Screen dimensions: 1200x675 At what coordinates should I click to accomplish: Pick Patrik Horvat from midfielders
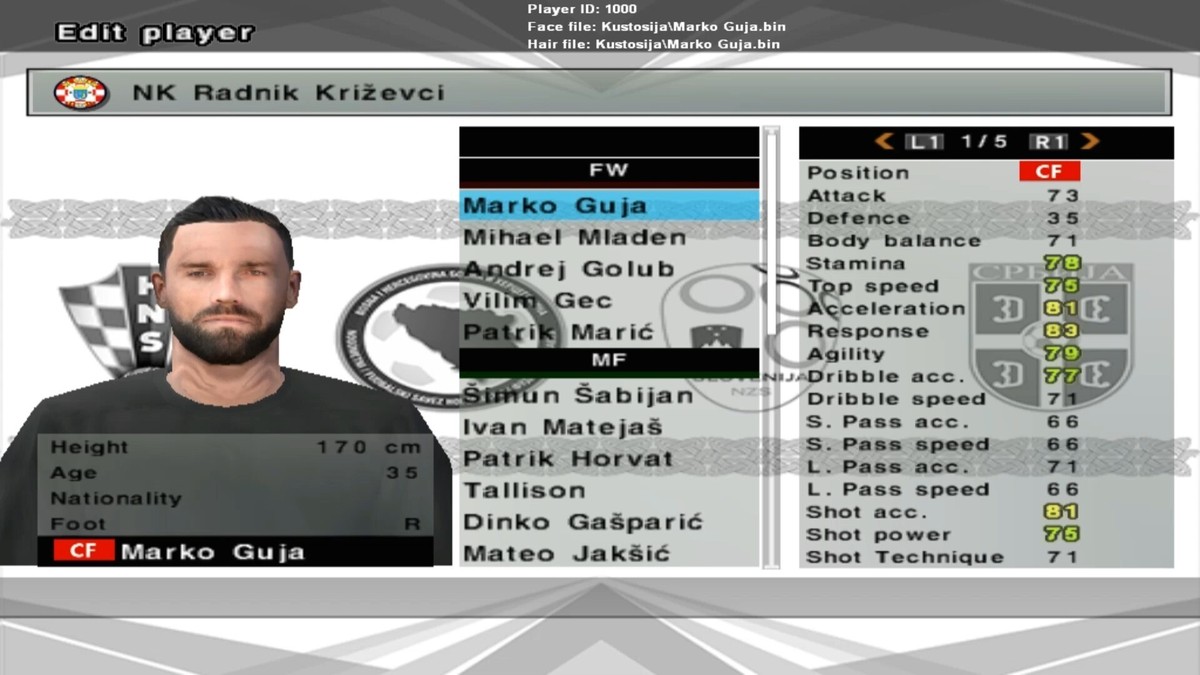(x=568, y=459)
